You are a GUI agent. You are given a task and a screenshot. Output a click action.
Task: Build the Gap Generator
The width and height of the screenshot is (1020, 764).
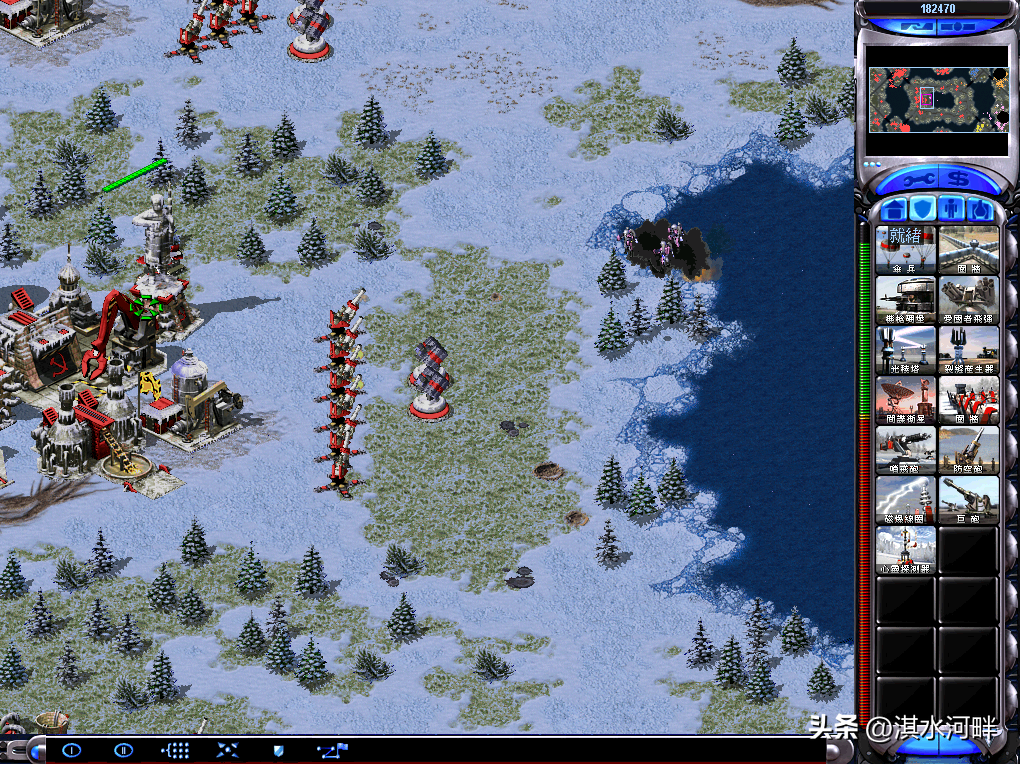point(968,350)
